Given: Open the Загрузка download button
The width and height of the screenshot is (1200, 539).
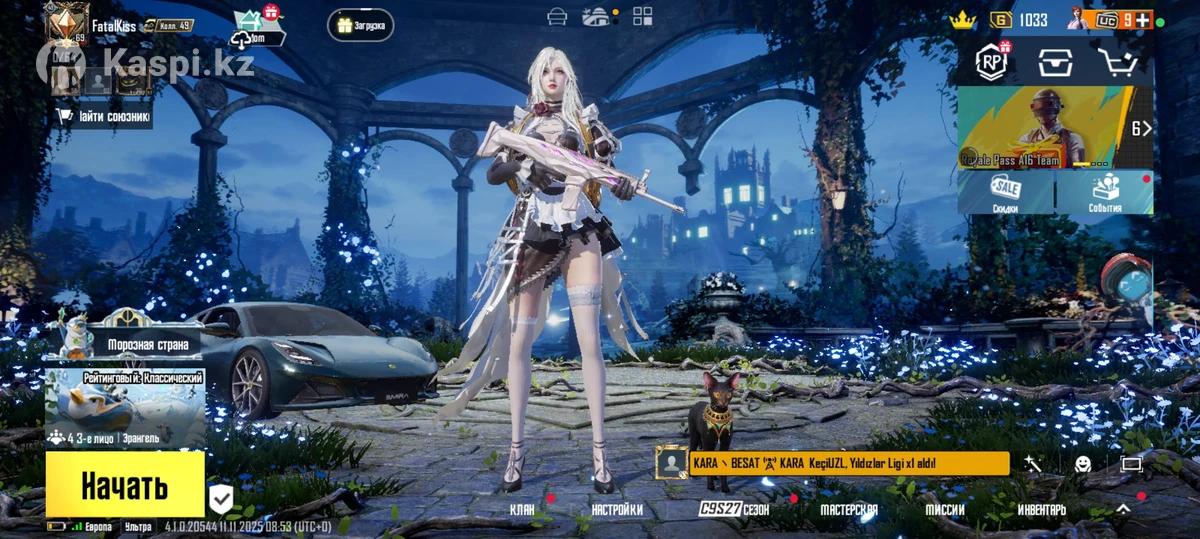Looking at the screenshot, I should point(360,25).
